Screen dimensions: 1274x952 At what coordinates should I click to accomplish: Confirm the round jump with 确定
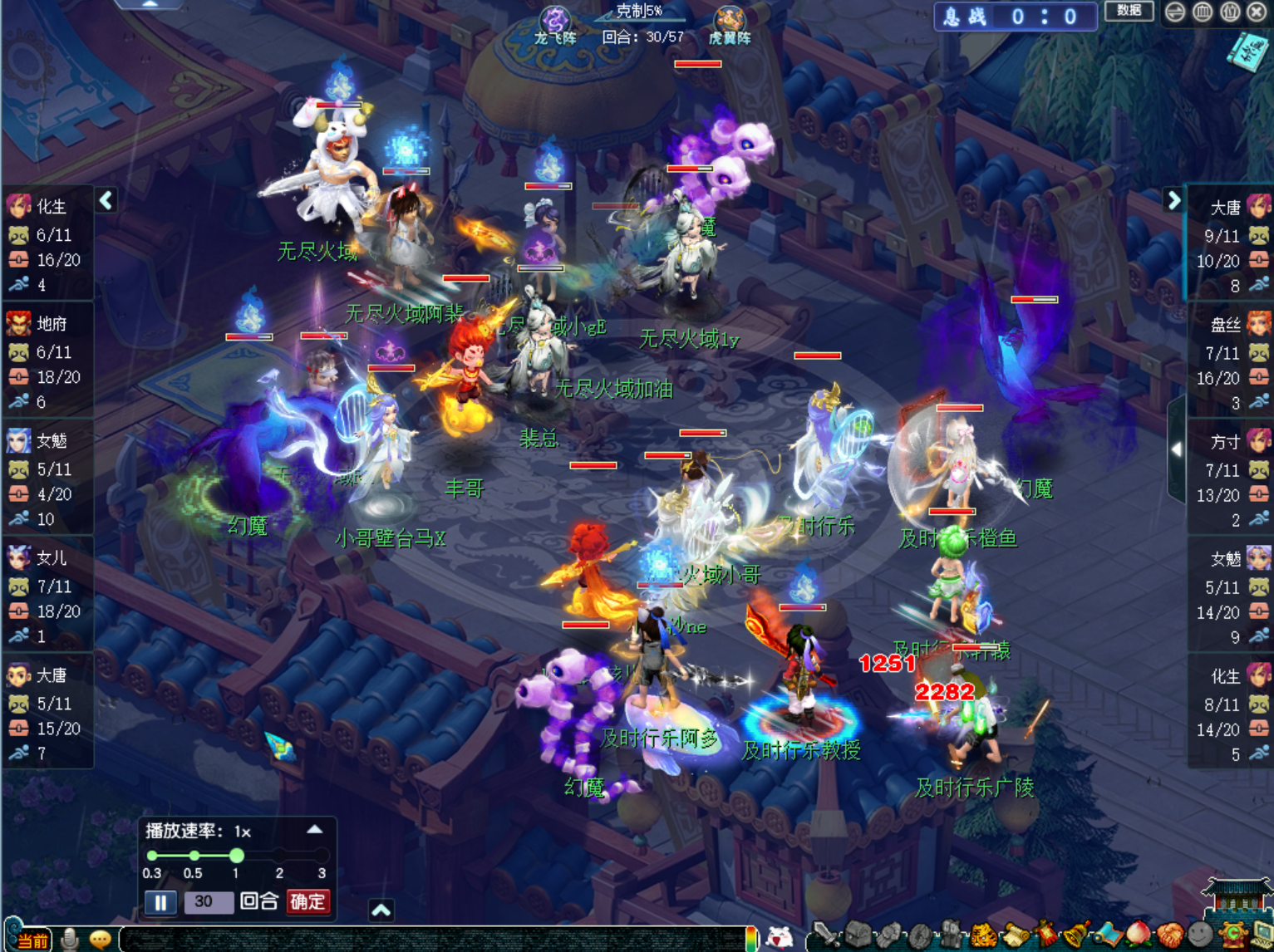pyautogui.click(x=307, y=901)
